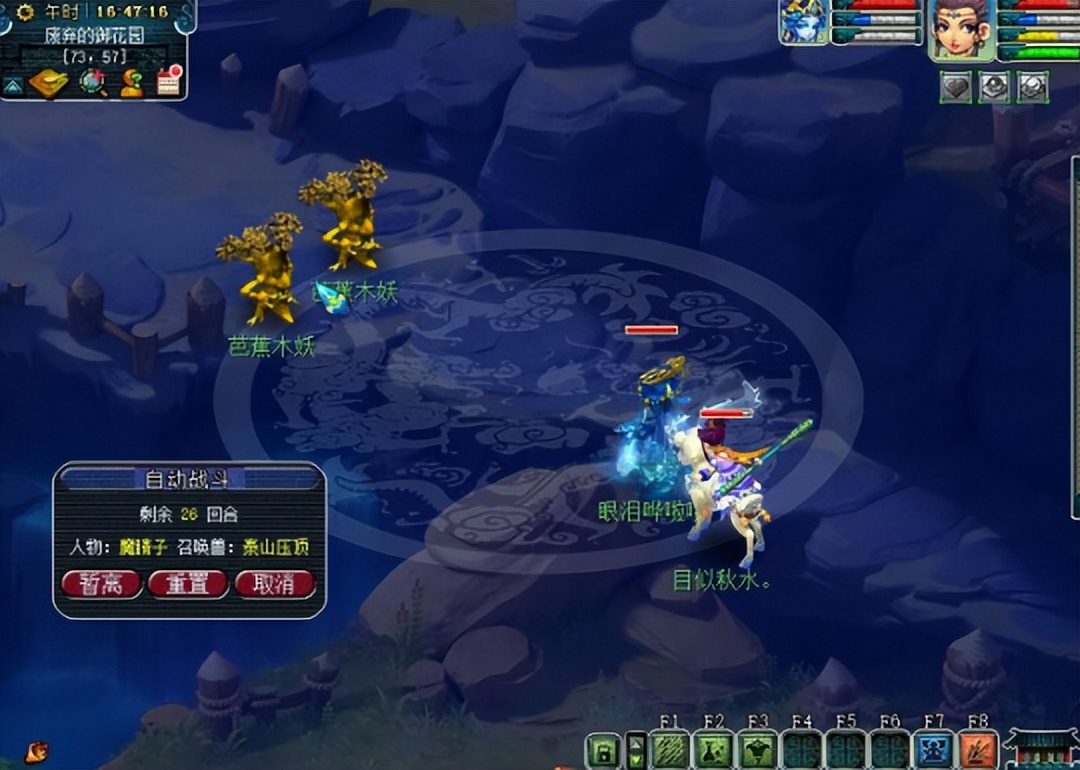Open the world globe search icon
The width and height of the screenshot is (1080, 770).
[93, 82]
